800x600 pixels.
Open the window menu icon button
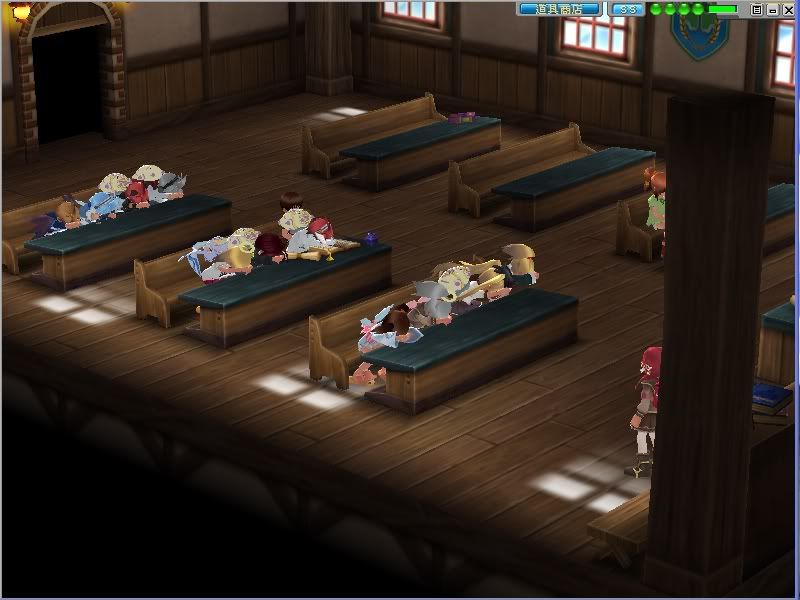pos(757,9)
